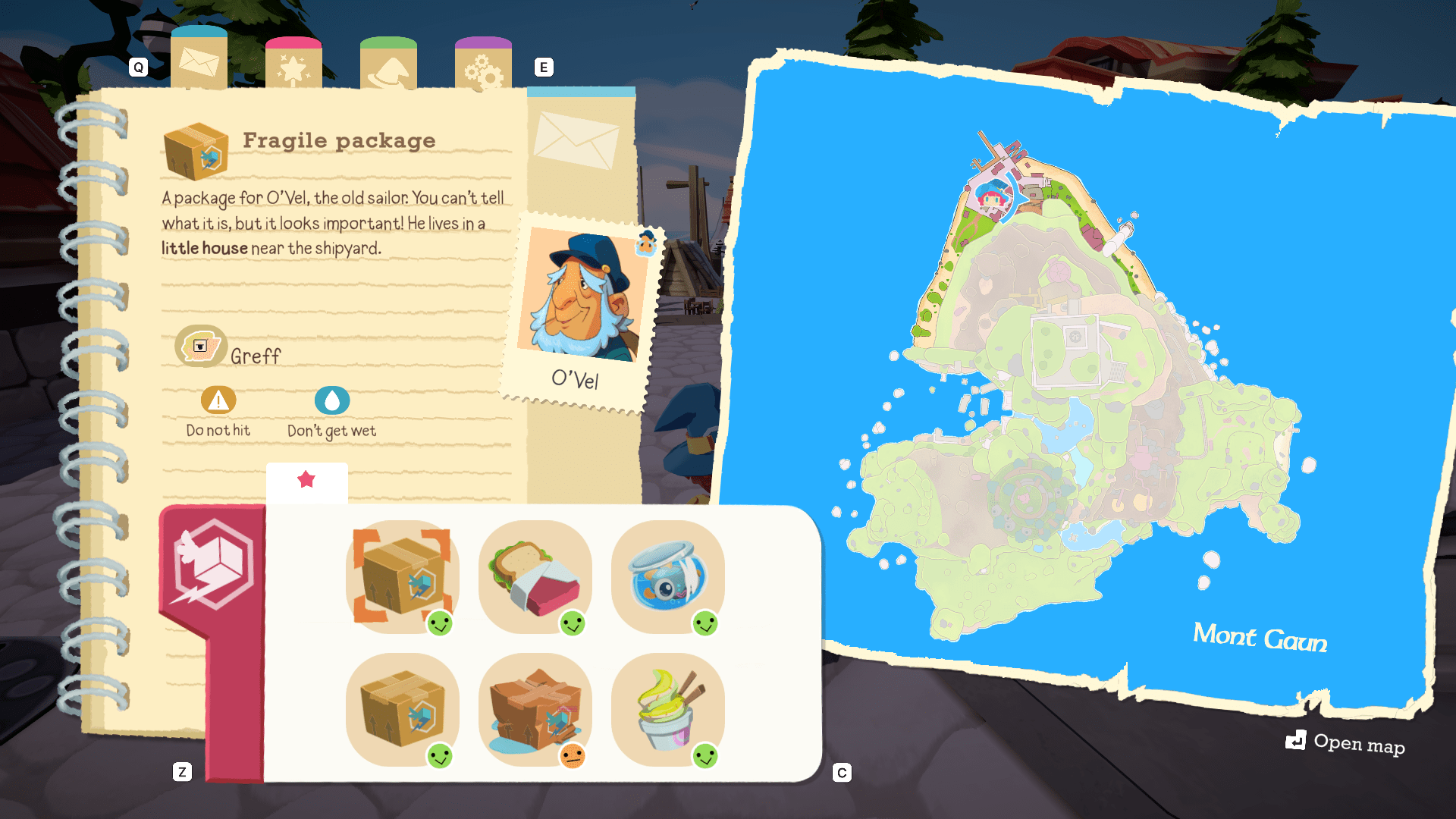
Task: Toggle the pink star tab on tracker
Action: tap(306, 479)
